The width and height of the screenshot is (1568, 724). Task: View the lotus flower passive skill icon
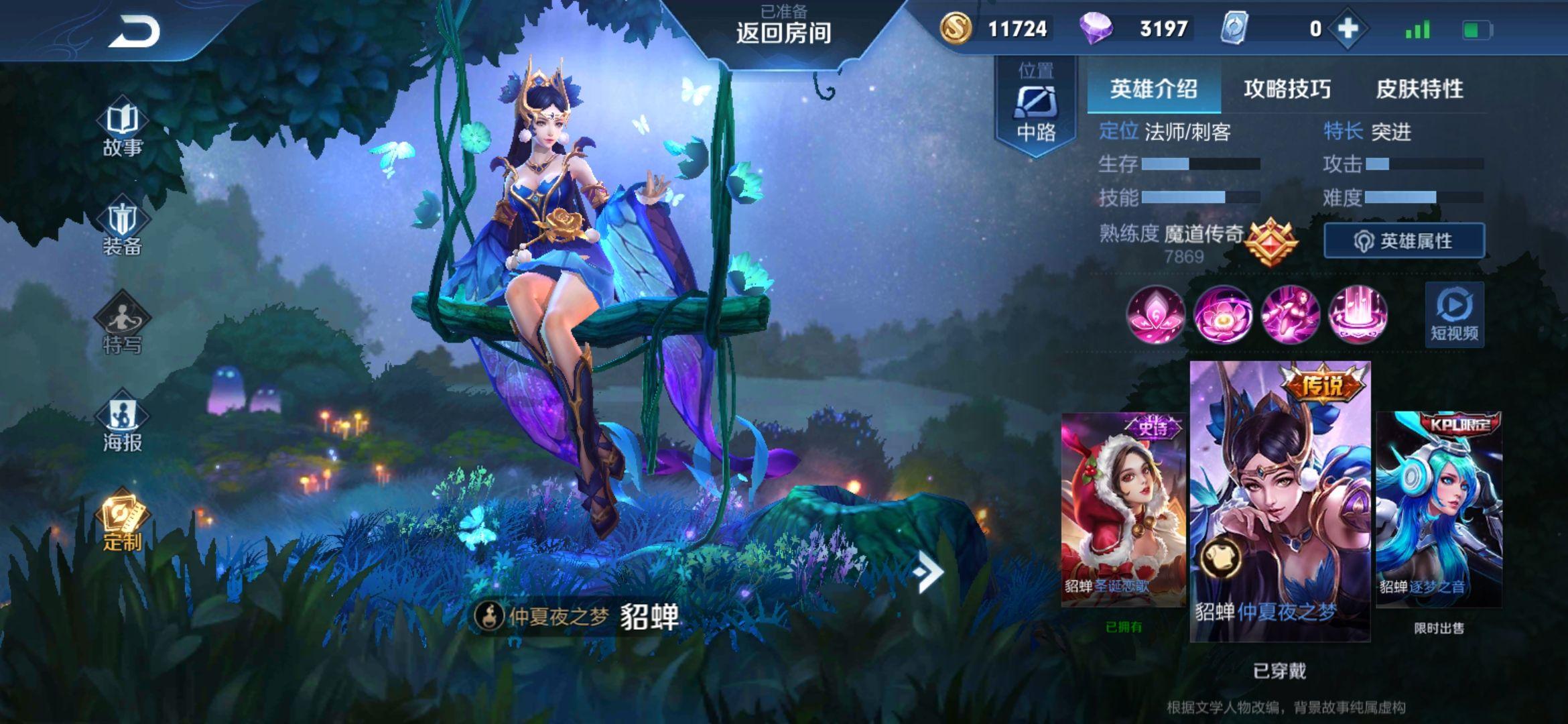click(1155, 315)
